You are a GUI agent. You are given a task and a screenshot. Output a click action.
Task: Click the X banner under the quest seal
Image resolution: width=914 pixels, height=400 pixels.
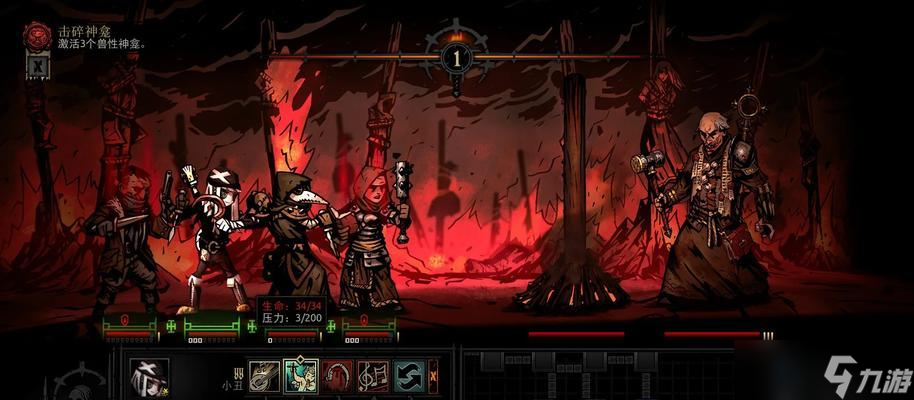click(x=37, y=67)
